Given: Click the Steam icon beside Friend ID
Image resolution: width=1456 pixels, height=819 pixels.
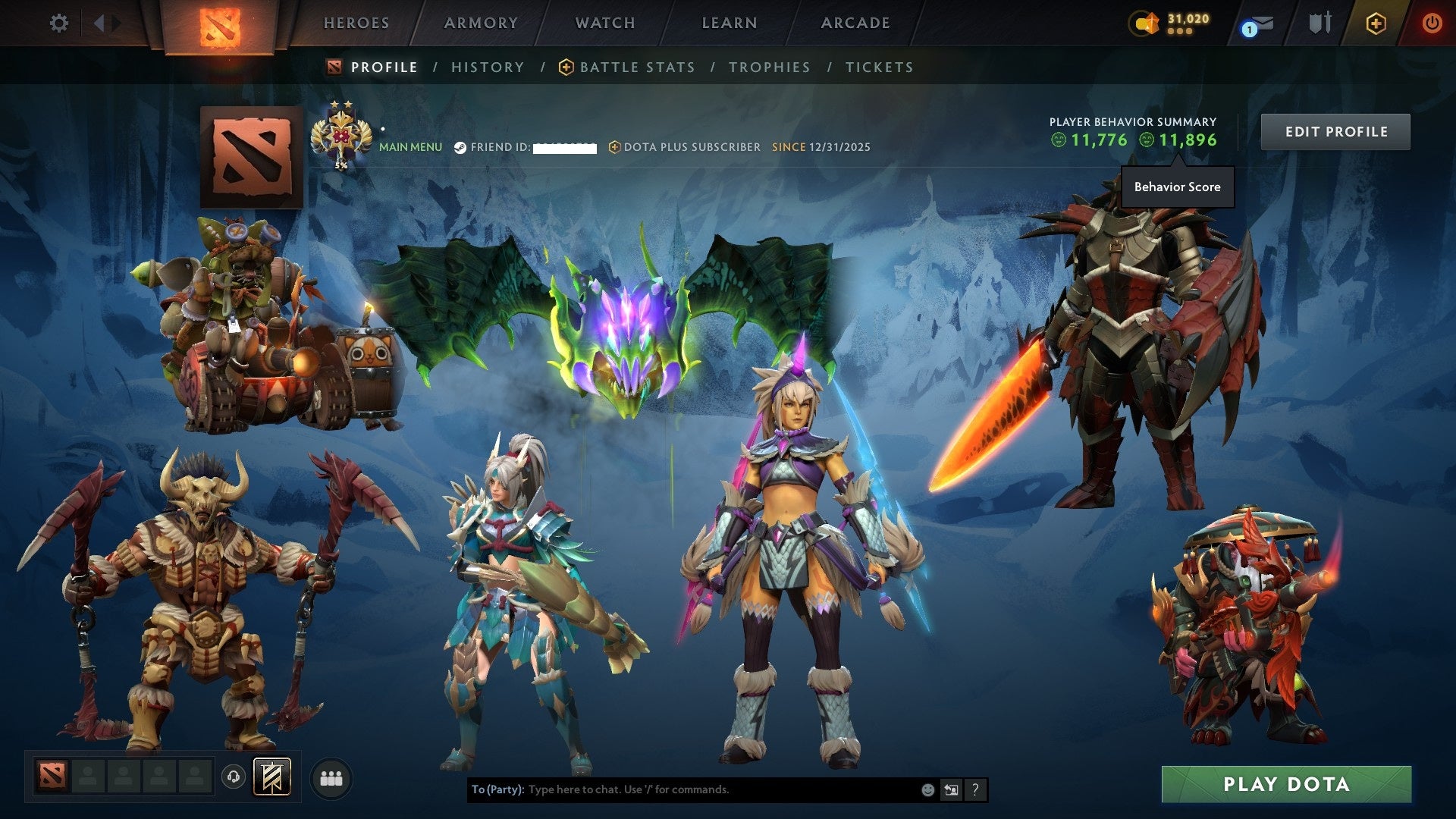Looking at the screenshot, I should (x=460, y=147).
